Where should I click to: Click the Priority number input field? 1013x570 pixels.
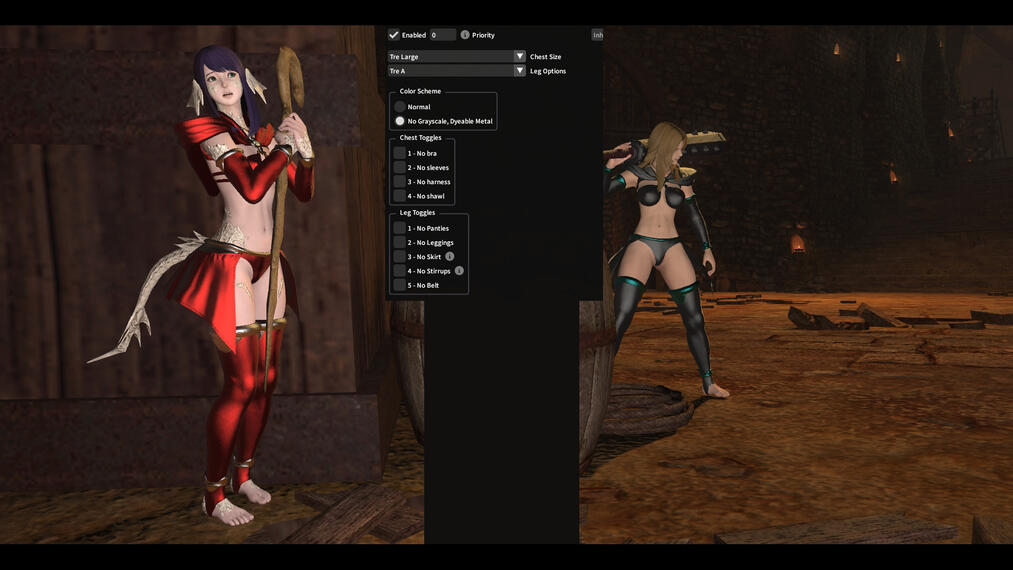coord(442,35)
